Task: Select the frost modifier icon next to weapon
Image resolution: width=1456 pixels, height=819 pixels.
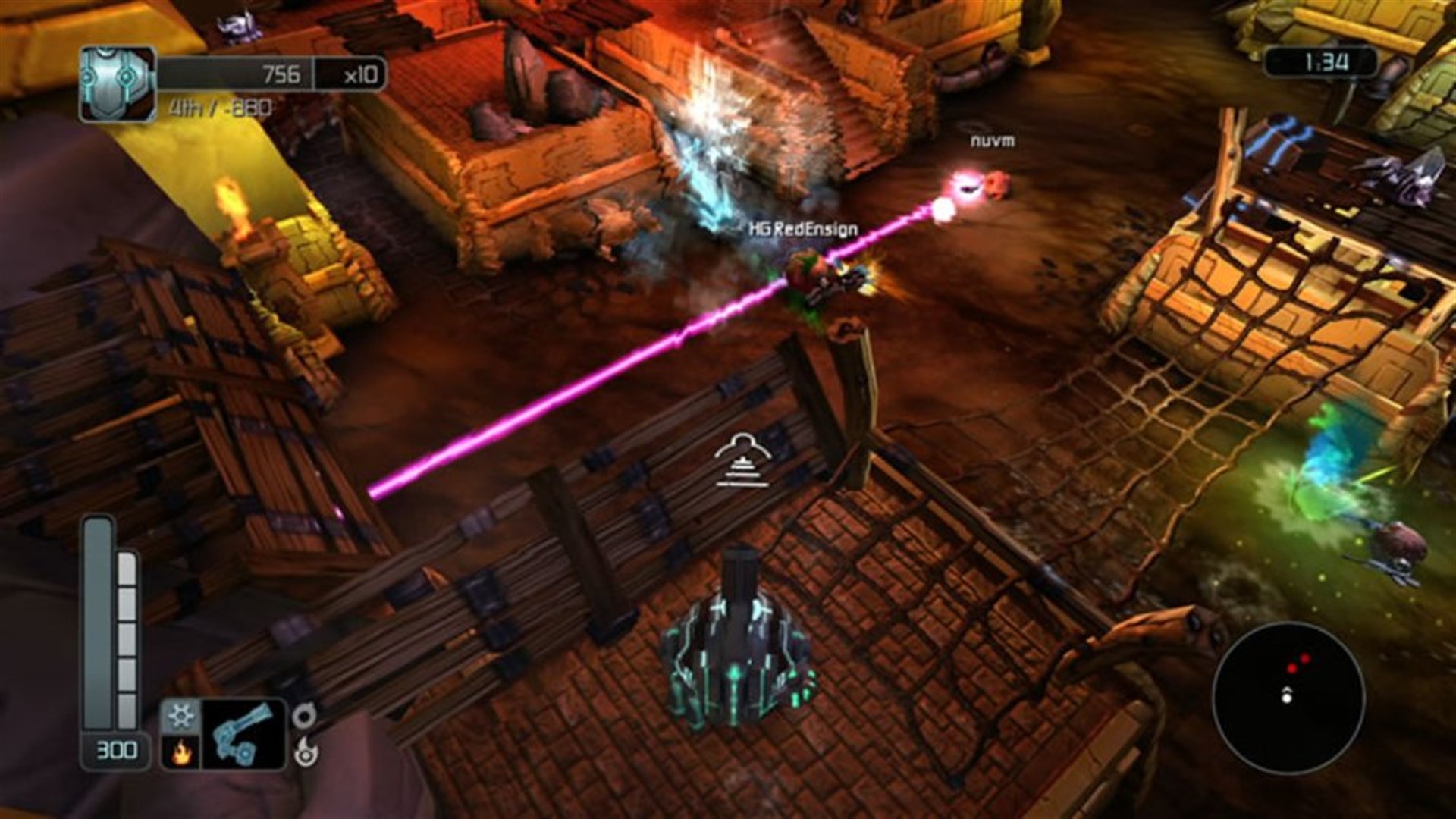Action: [180, 717]
